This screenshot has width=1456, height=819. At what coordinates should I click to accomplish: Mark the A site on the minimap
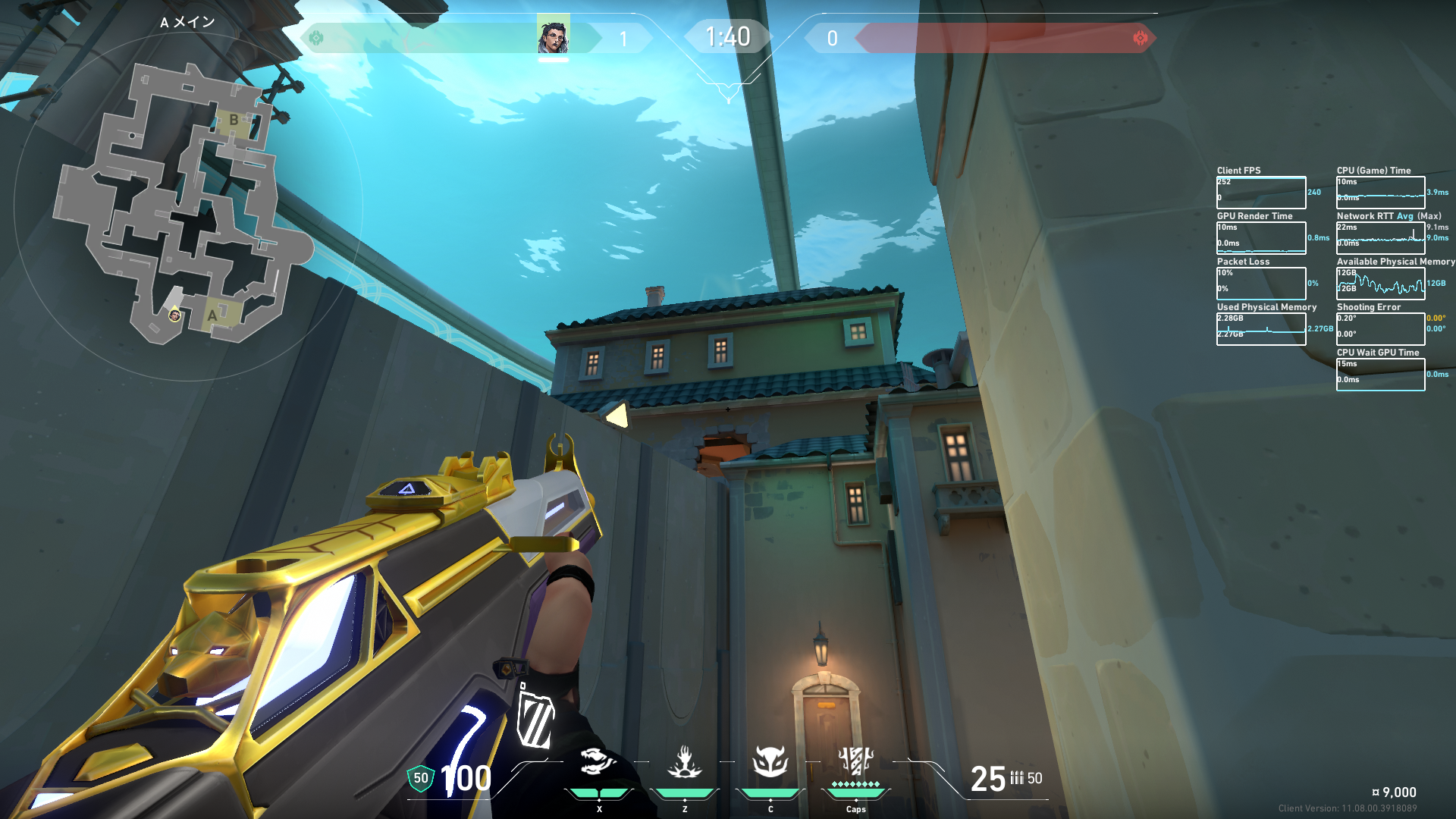tap(213, 315)
